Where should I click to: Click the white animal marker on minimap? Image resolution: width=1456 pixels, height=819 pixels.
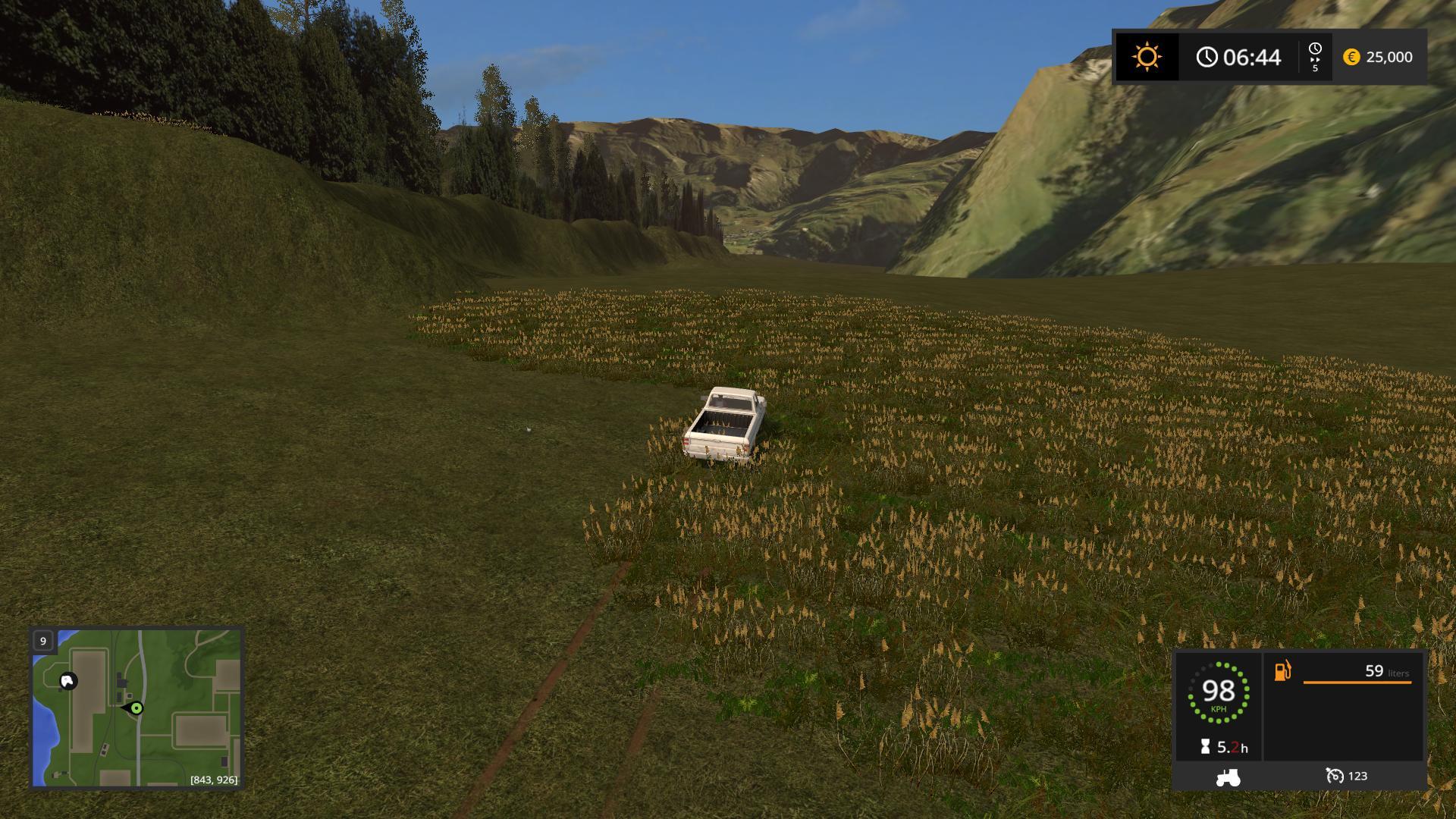click(68, 681)
